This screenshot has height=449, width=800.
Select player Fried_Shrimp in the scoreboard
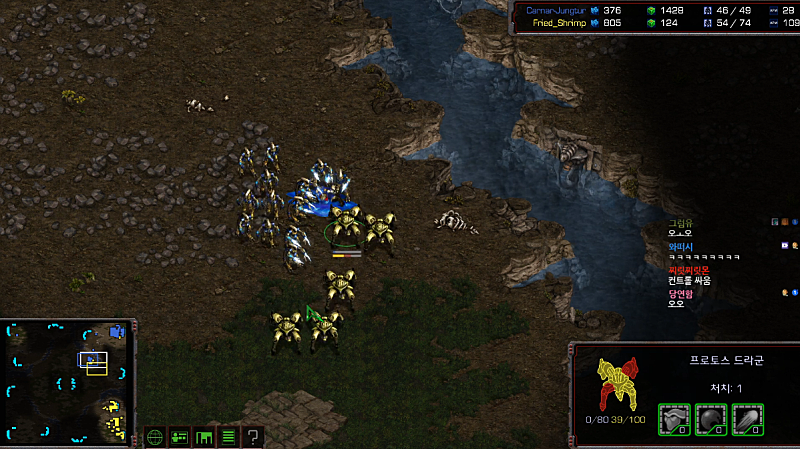pos(560,22)
